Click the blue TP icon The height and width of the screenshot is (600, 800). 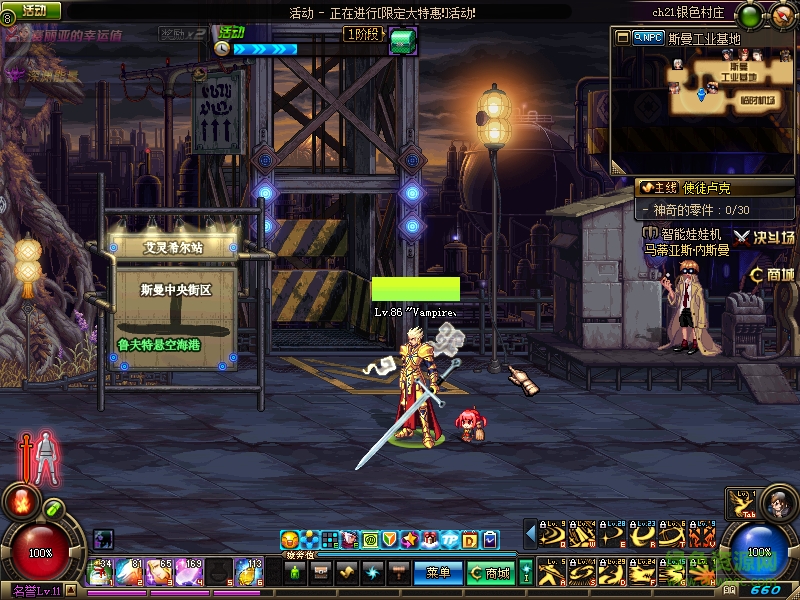pos(449,540)
